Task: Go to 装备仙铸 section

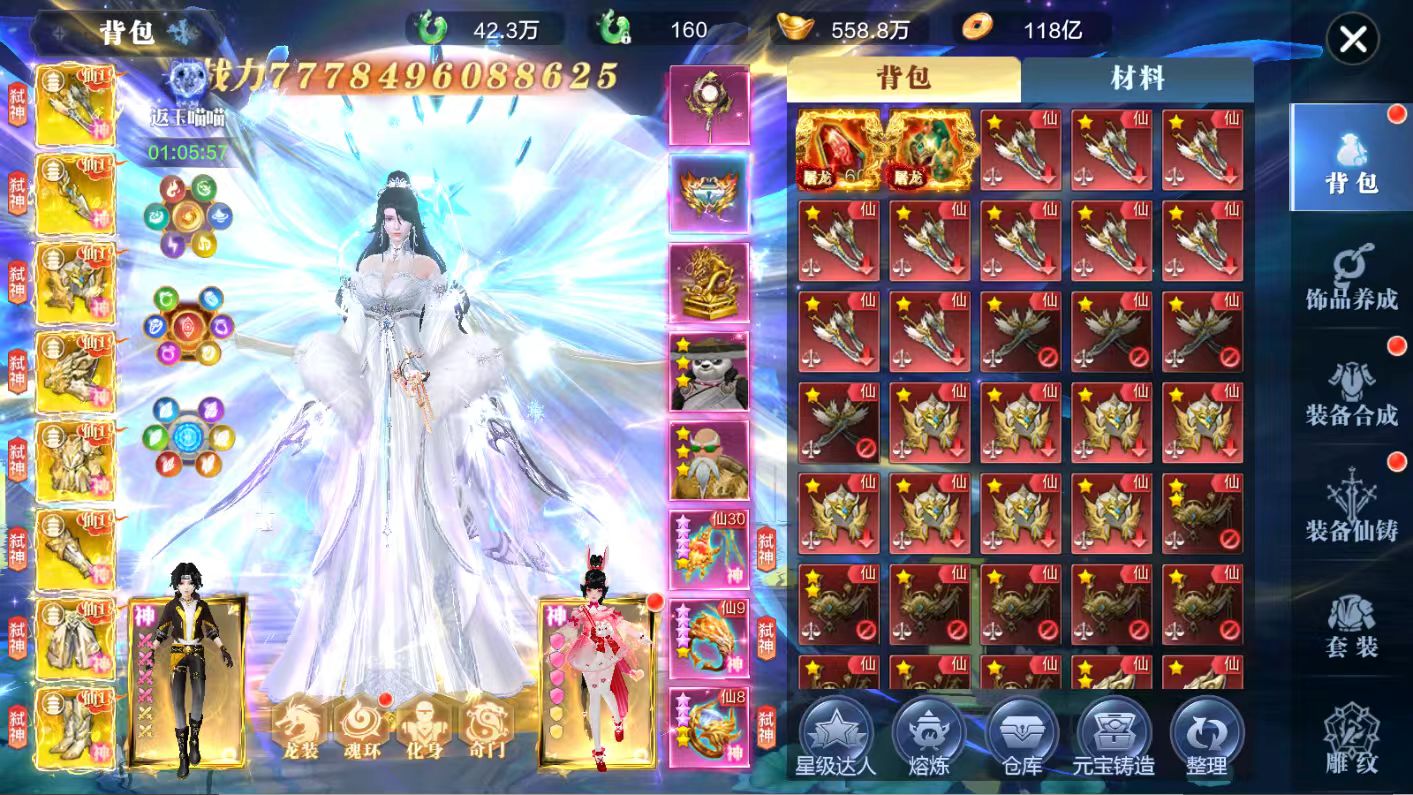Action: (x=1351, y=508)
